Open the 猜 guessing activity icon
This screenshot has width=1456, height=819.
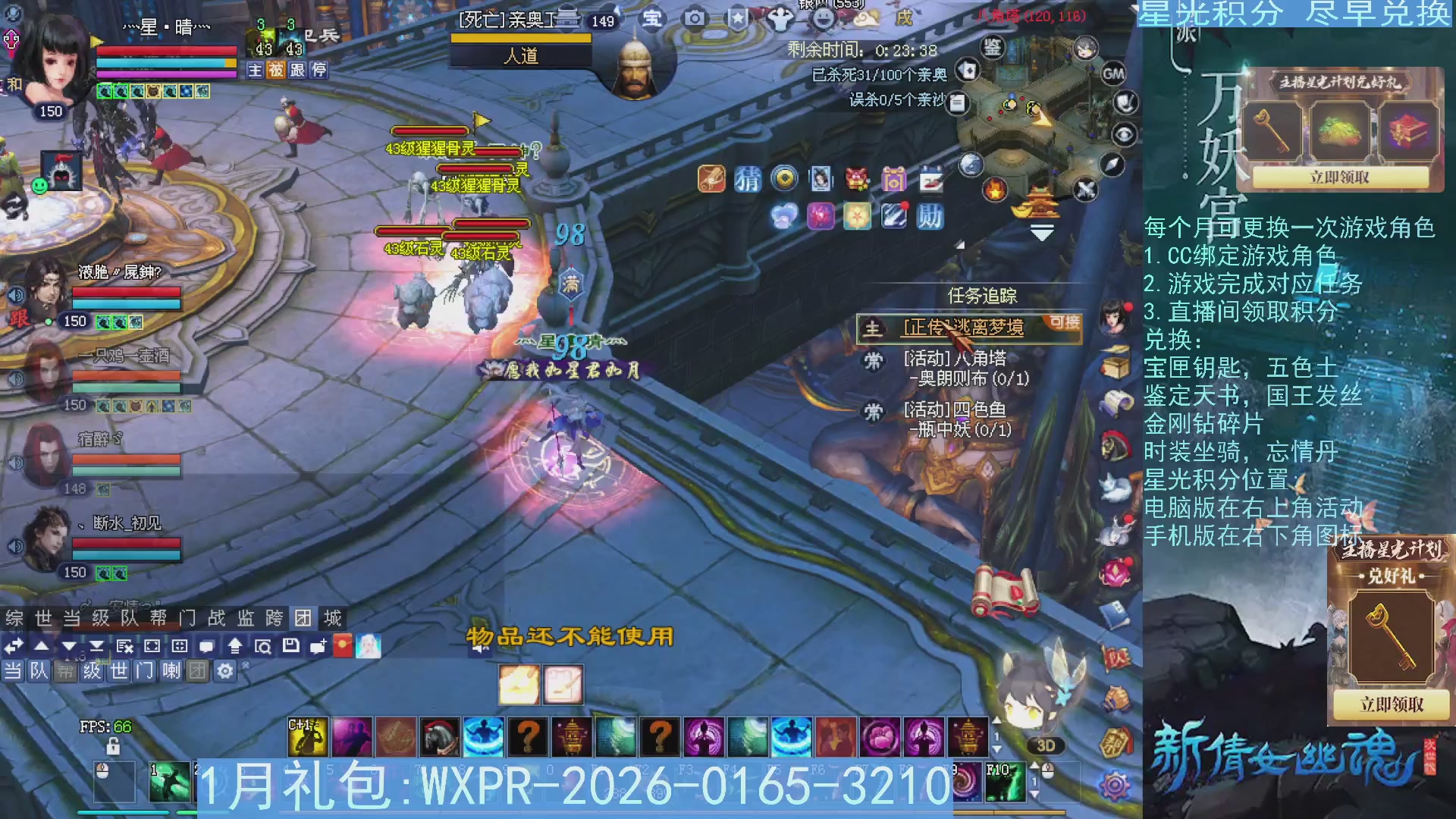click(x=748, y=178)
